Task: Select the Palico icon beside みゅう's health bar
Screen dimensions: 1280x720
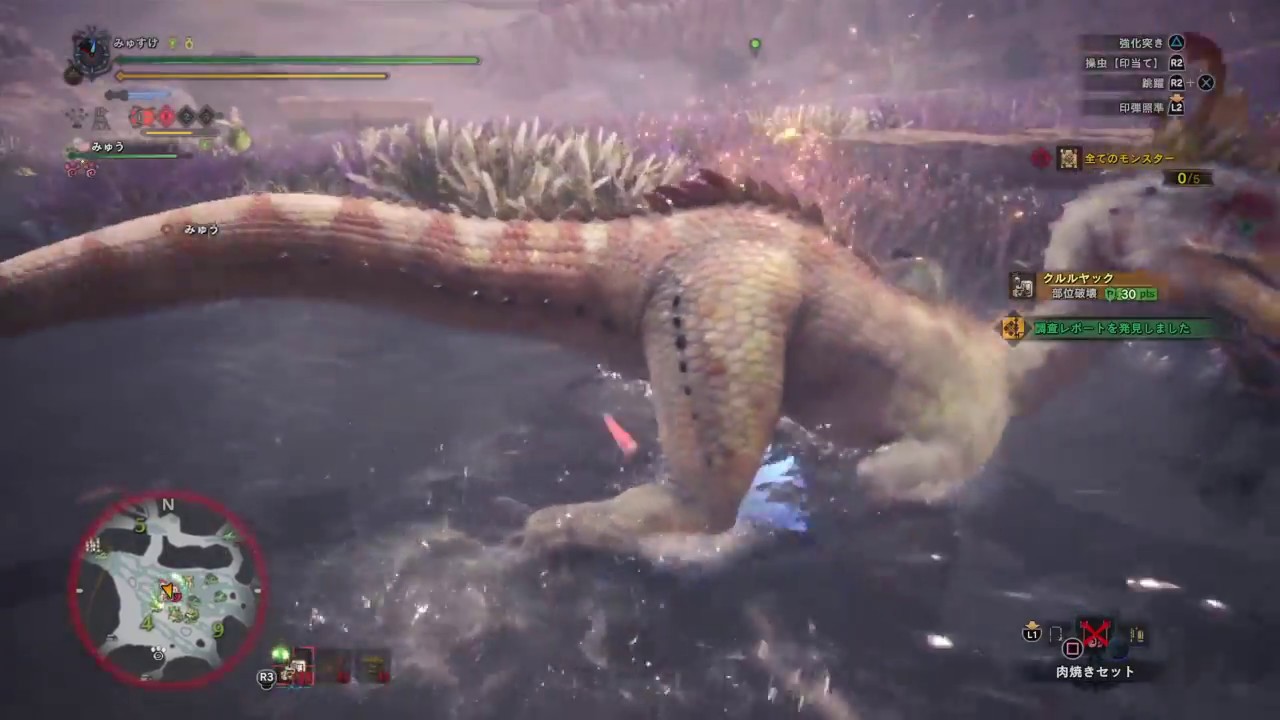Action: pos(80,144)
